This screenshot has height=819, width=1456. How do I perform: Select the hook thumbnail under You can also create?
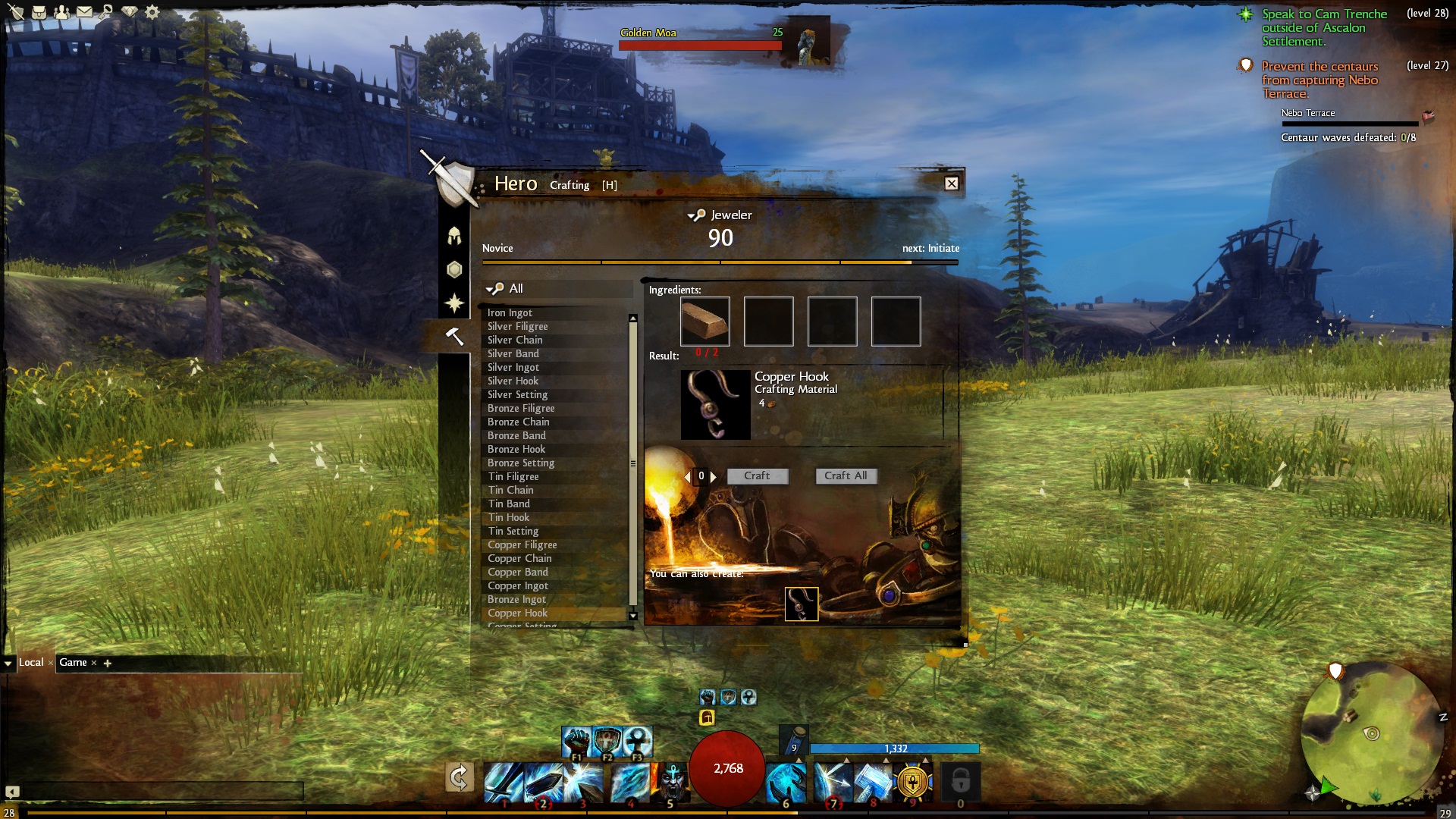click(801, 604)
